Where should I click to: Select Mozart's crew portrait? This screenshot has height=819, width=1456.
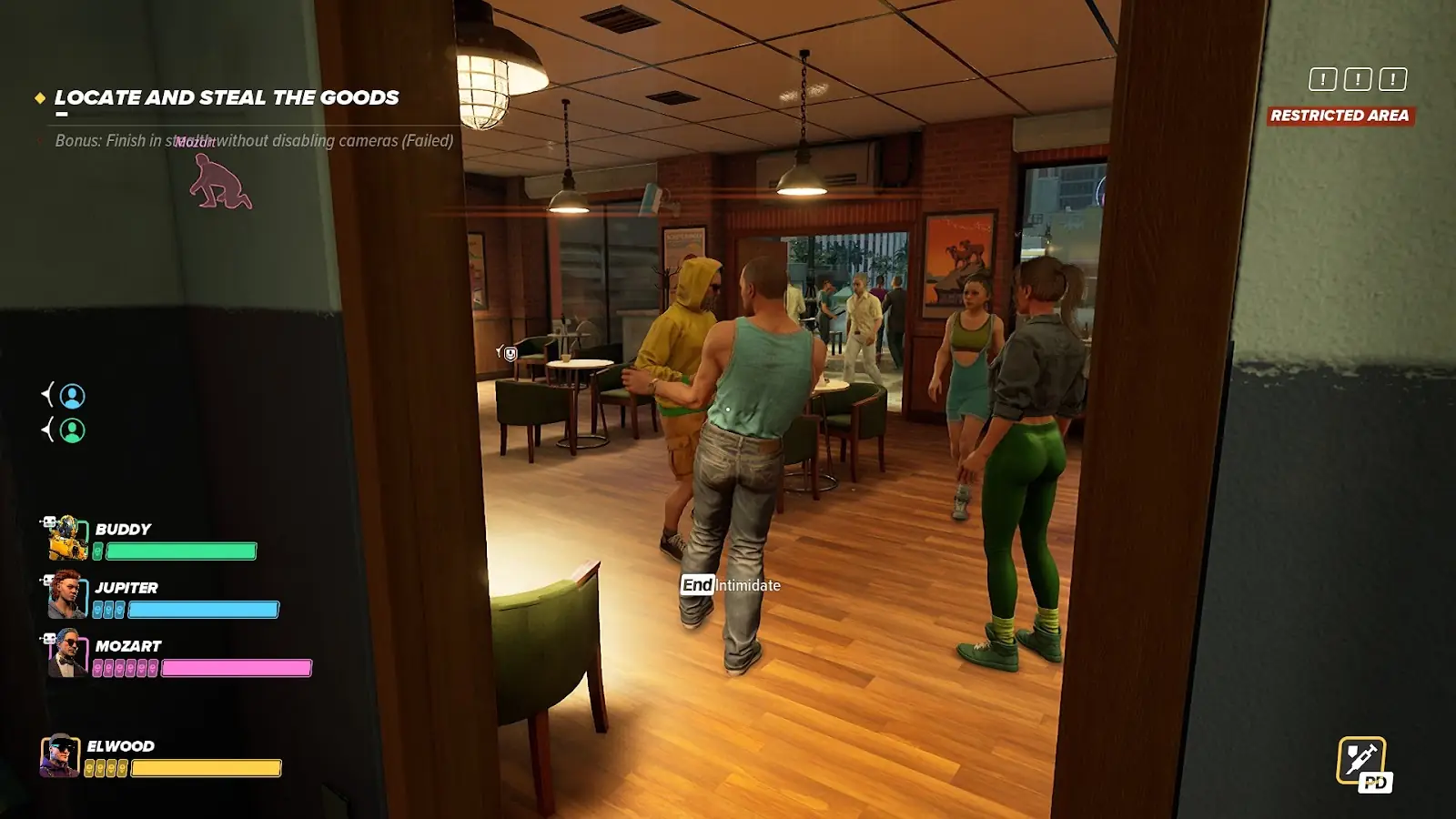[66, 653]
